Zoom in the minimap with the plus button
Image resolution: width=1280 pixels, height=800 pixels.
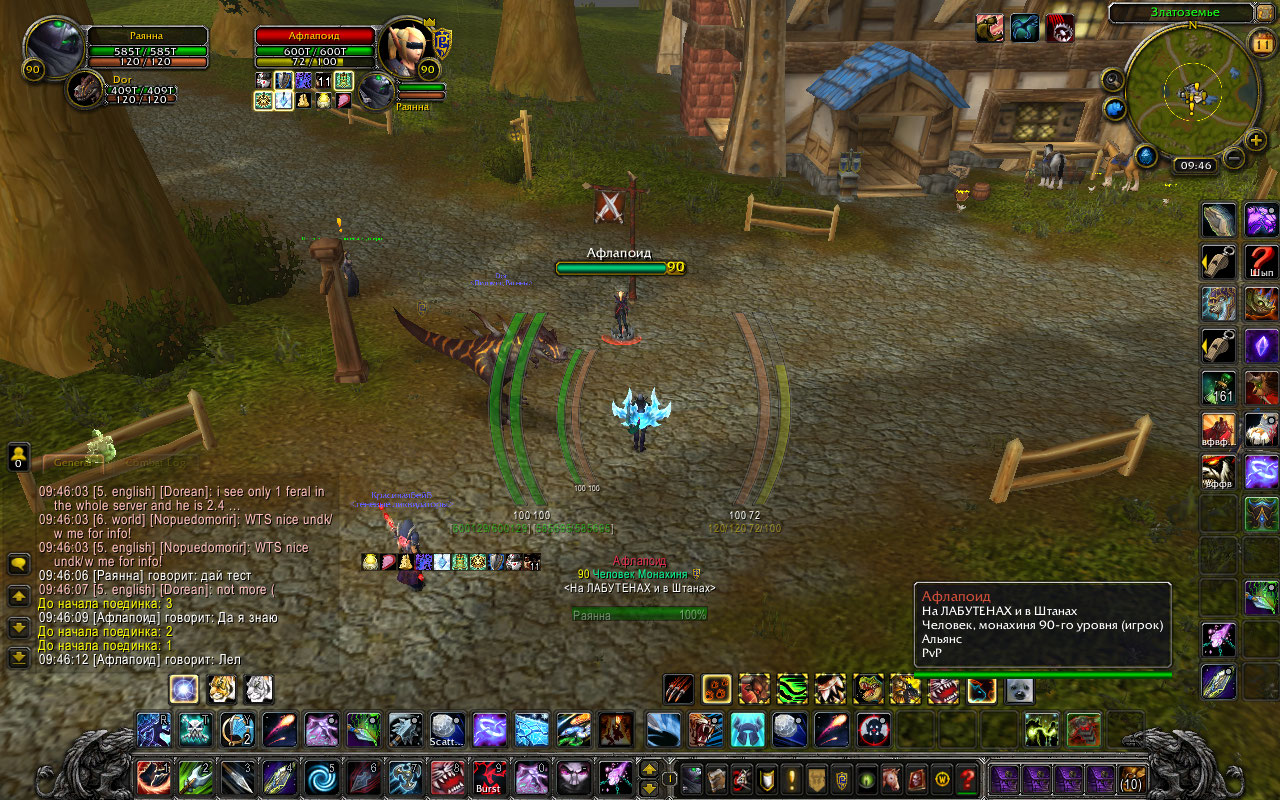(x=1256, y=140)
